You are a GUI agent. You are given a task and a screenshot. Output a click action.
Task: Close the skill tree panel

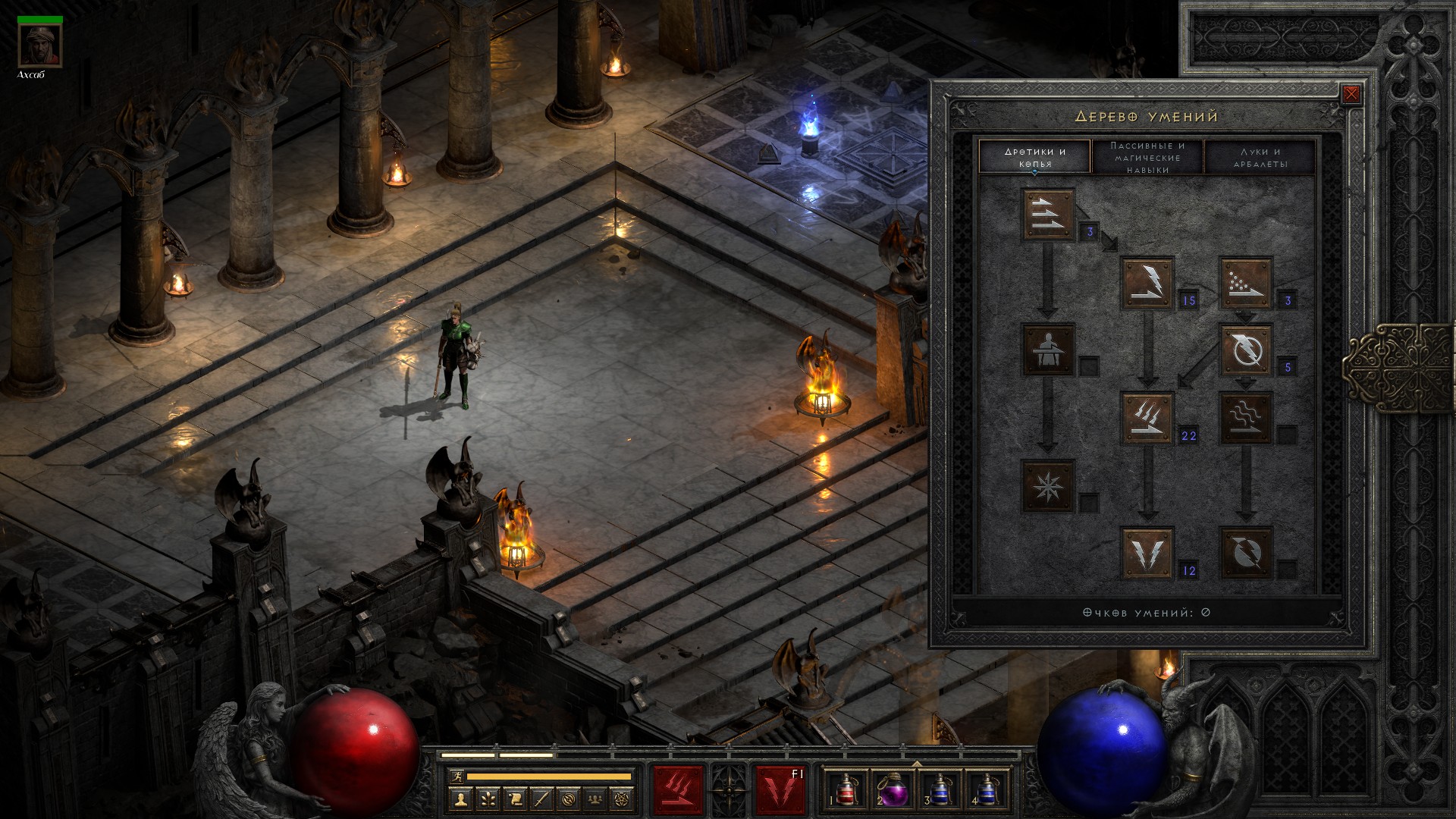(x=1351, y=94)
